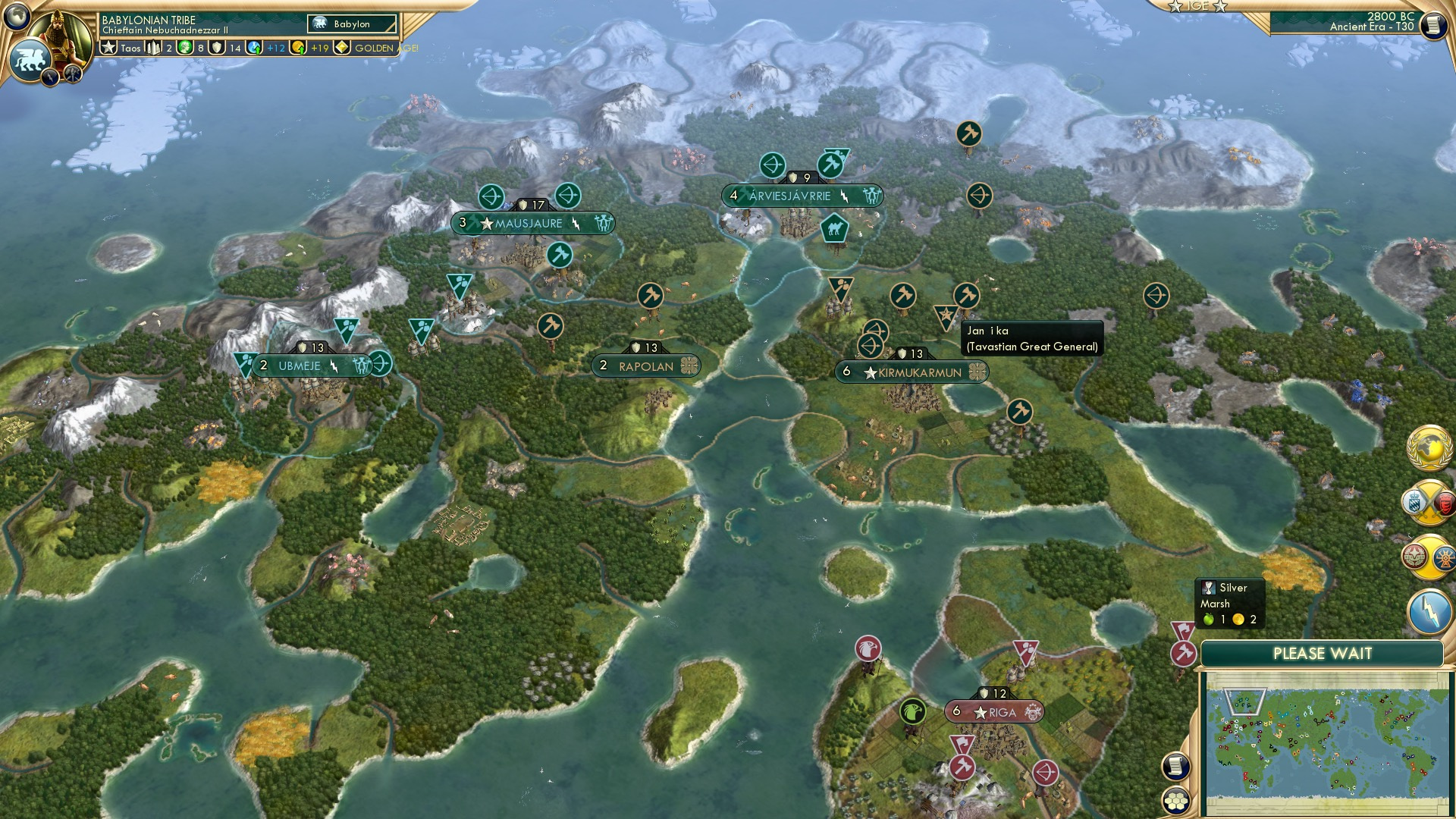The height and width of the screenshot is (819, 1456).
Task: Click the Golden Age gem icon in the status bar
Action: point(342,48)
